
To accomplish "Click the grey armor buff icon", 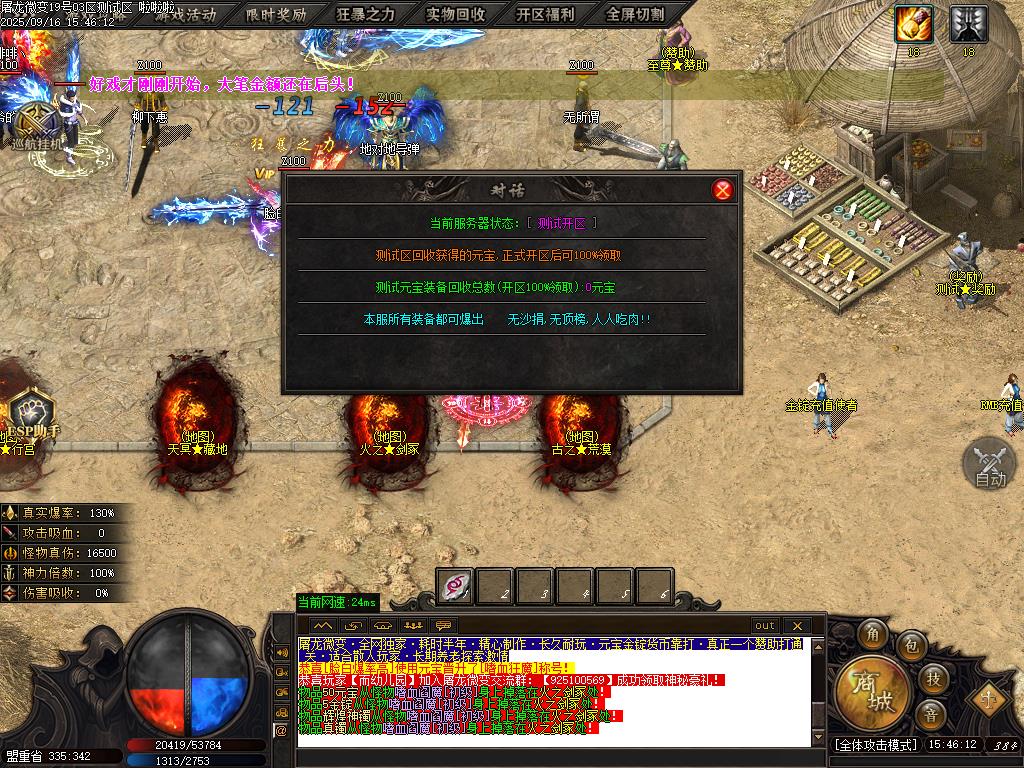I will click(x=968, y=23).
